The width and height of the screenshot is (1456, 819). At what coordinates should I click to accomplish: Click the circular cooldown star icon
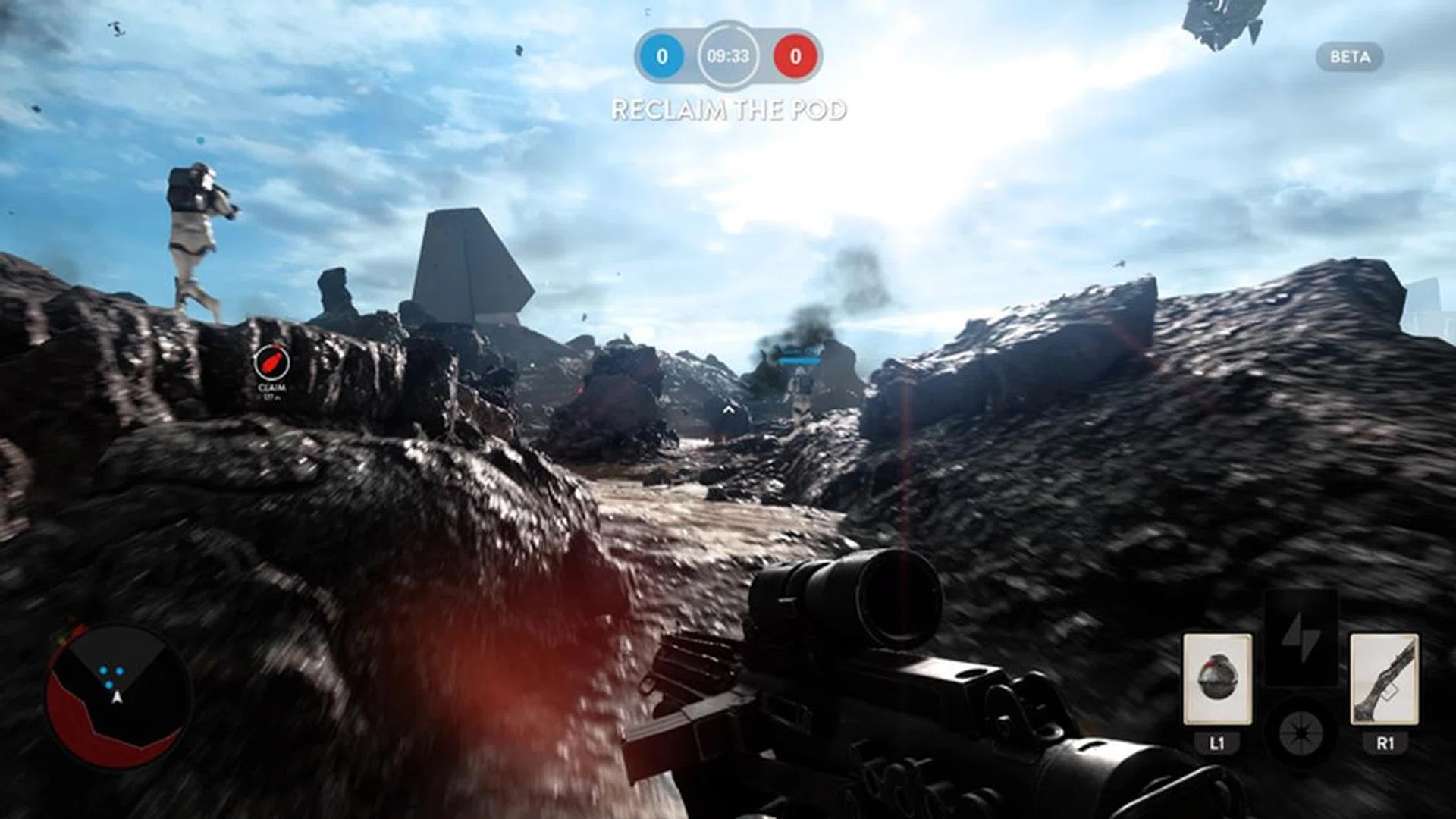(x=1300, y=732)
